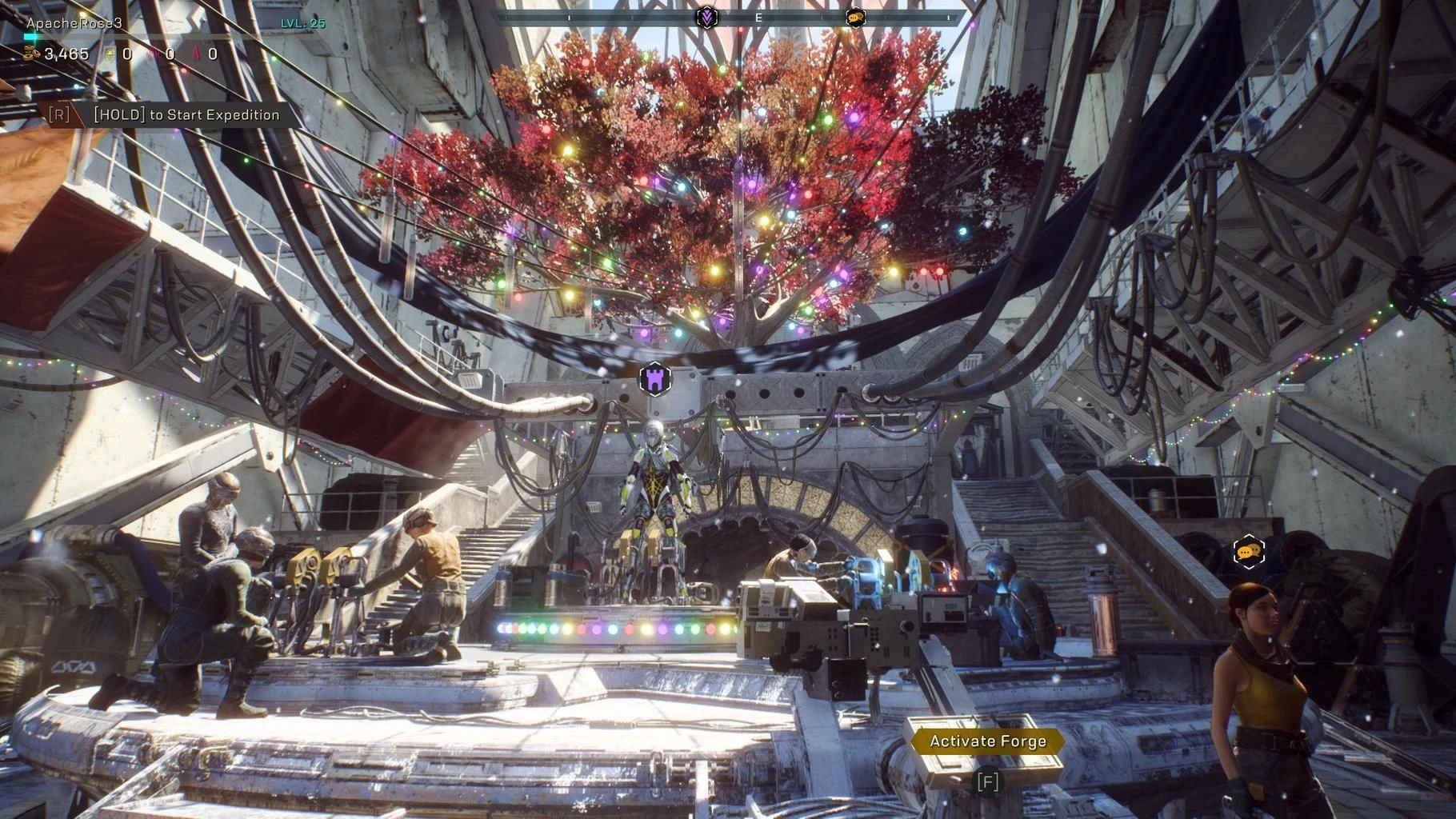
Task: Select the orange alliance icon on the top bar
Action: pyautogui.click(x=856, y=17)
